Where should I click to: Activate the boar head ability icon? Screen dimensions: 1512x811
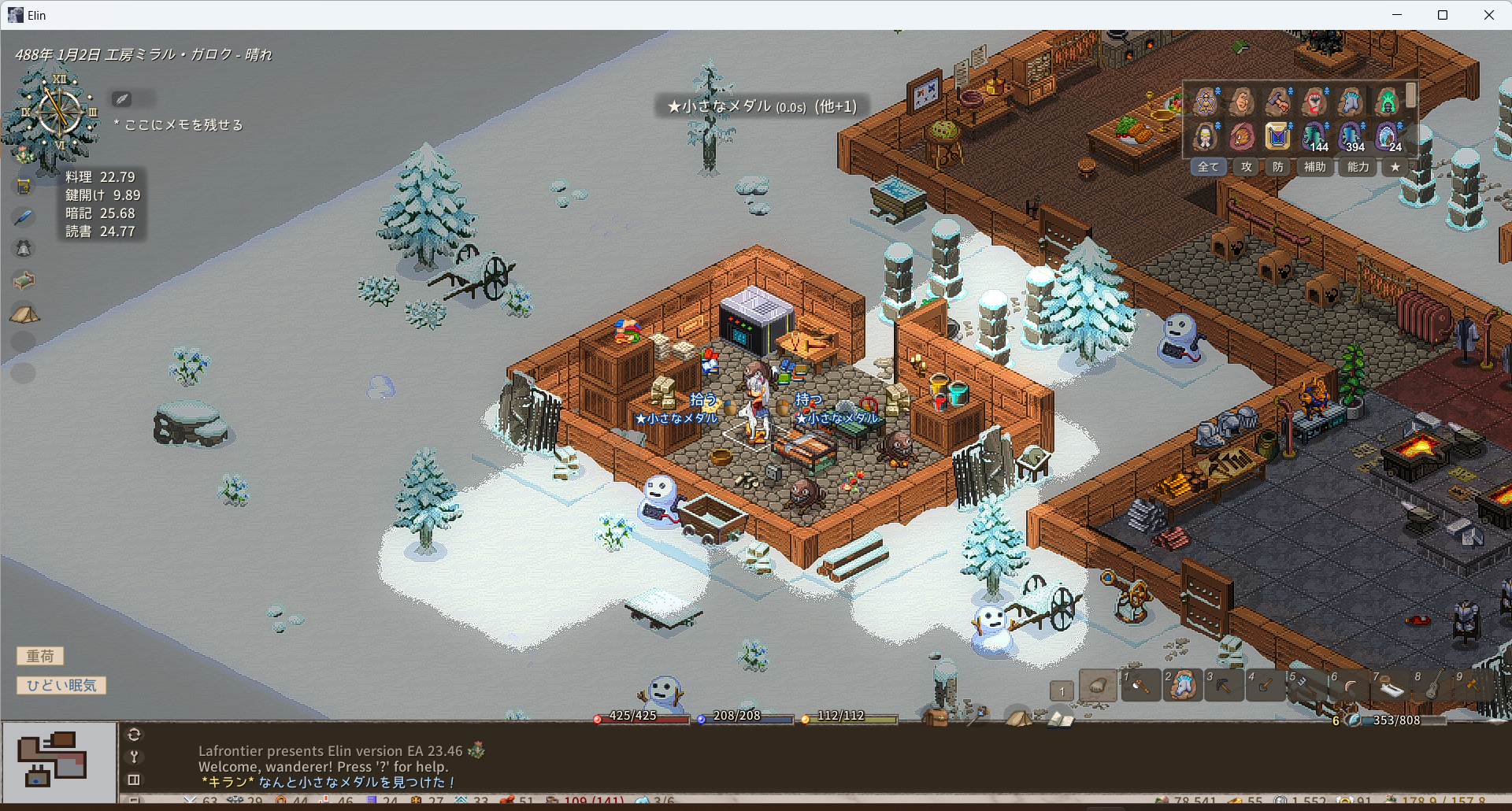click(1242, 137)
